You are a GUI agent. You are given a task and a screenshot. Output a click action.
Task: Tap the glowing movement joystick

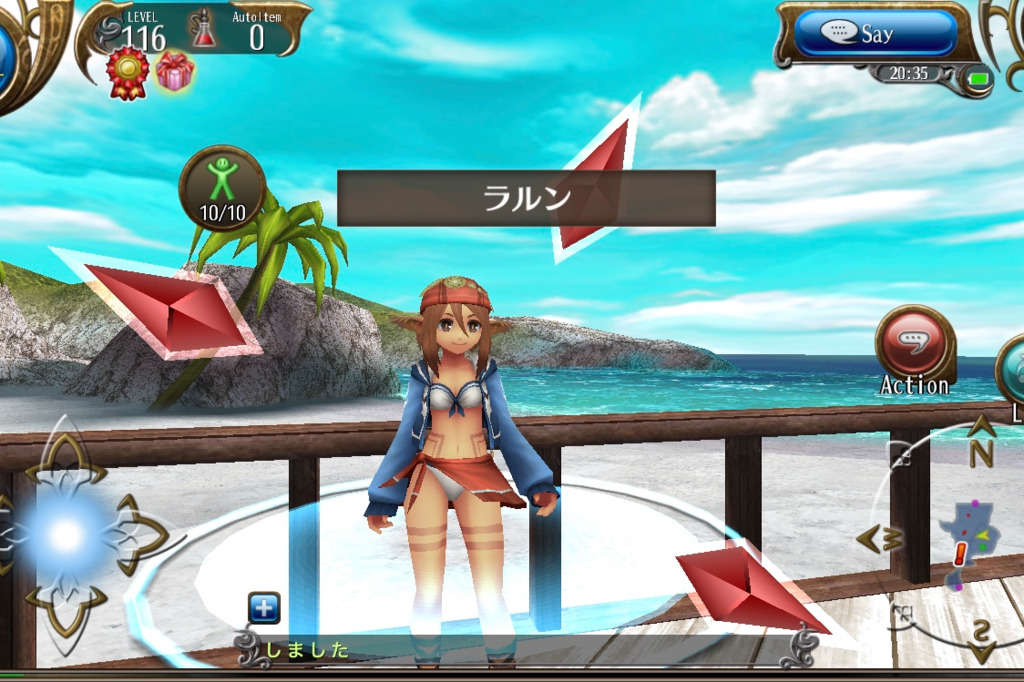66,535
